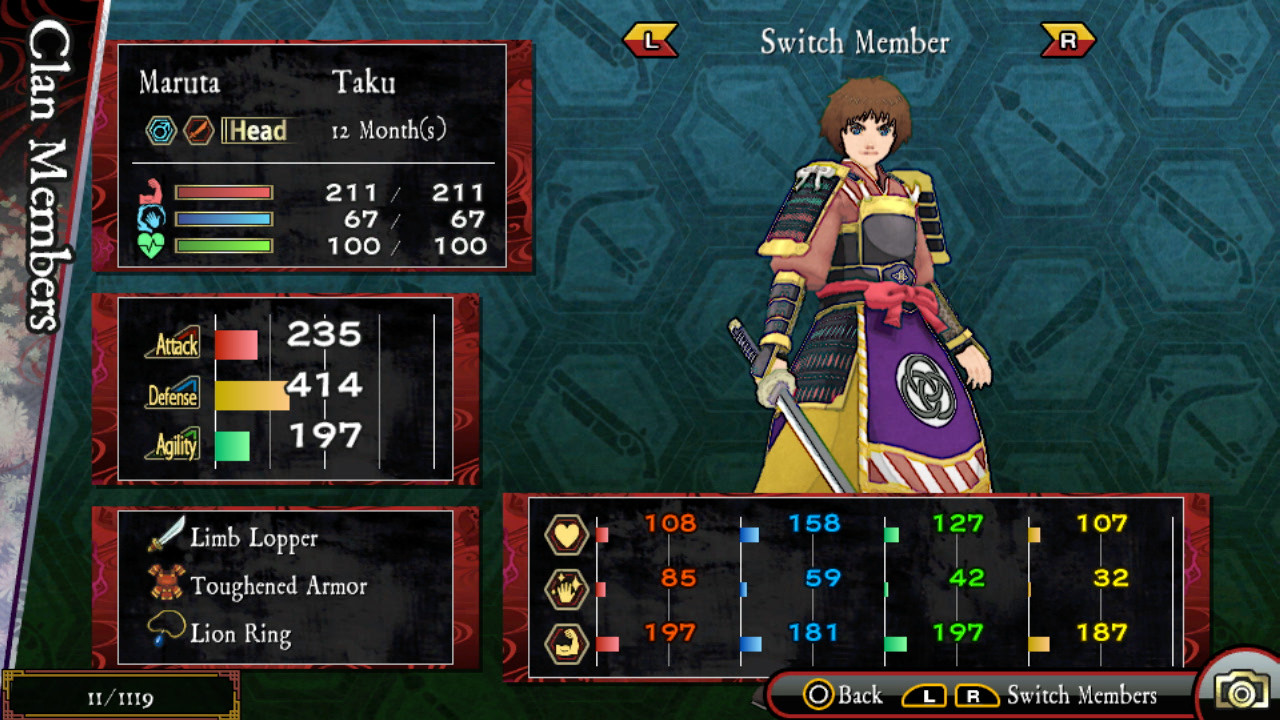1280x720 pixels.
Task: Open the camera screenshot button
Action: (x=1240, y=690)
